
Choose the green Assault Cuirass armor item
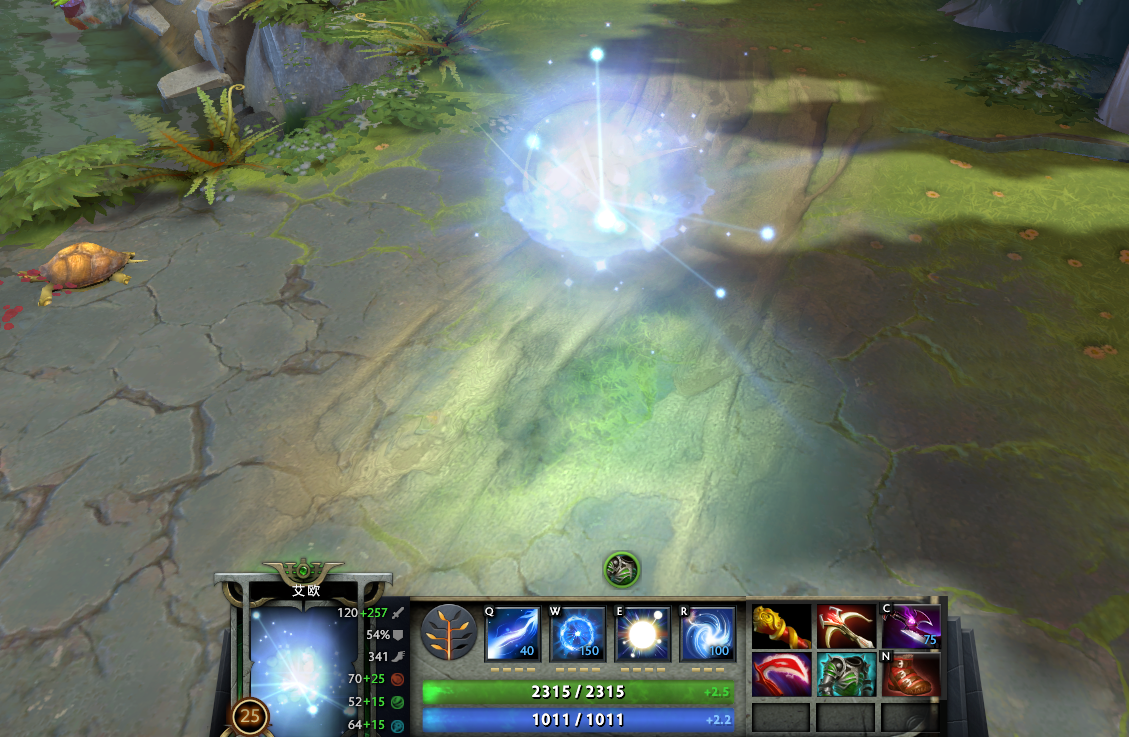point(846,673)
